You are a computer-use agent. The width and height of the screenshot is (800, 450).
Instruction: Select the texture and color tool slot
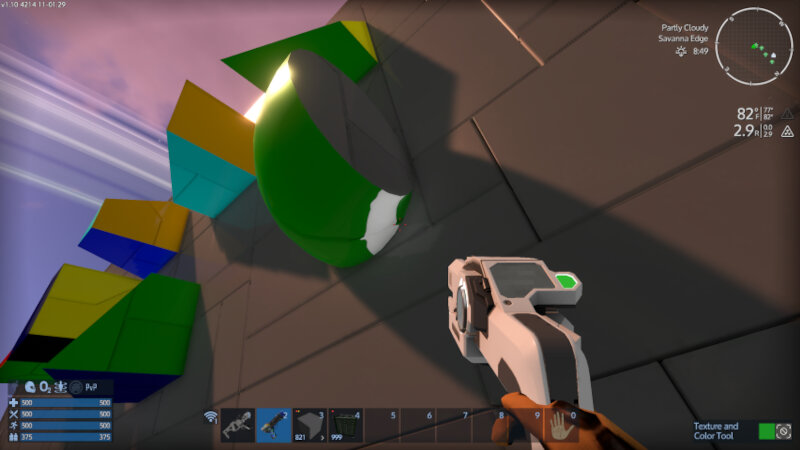coord(273,425)
